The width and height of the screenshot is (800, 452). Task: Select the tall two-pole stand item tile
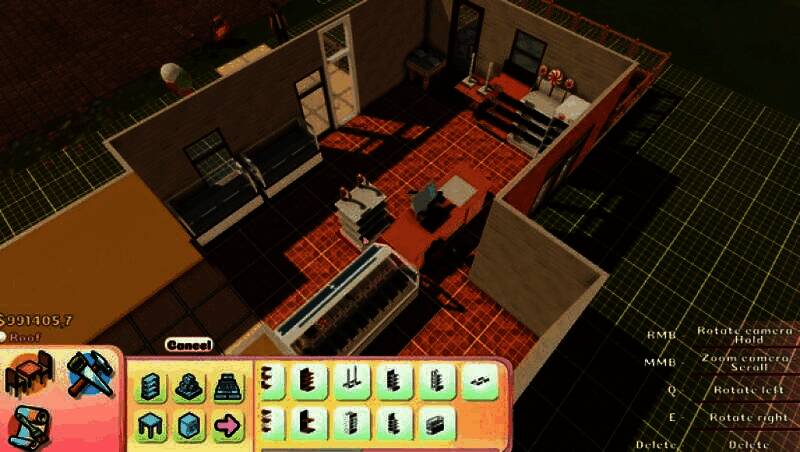point(351,381)
